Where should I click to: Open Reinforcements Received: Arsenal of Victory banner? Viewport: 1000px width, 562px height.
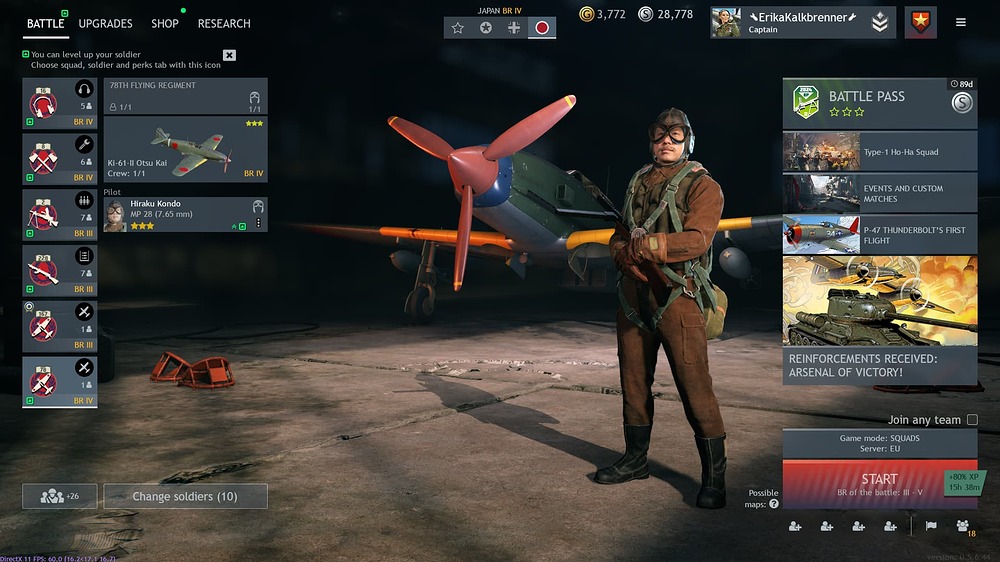(x=879, y=320)
